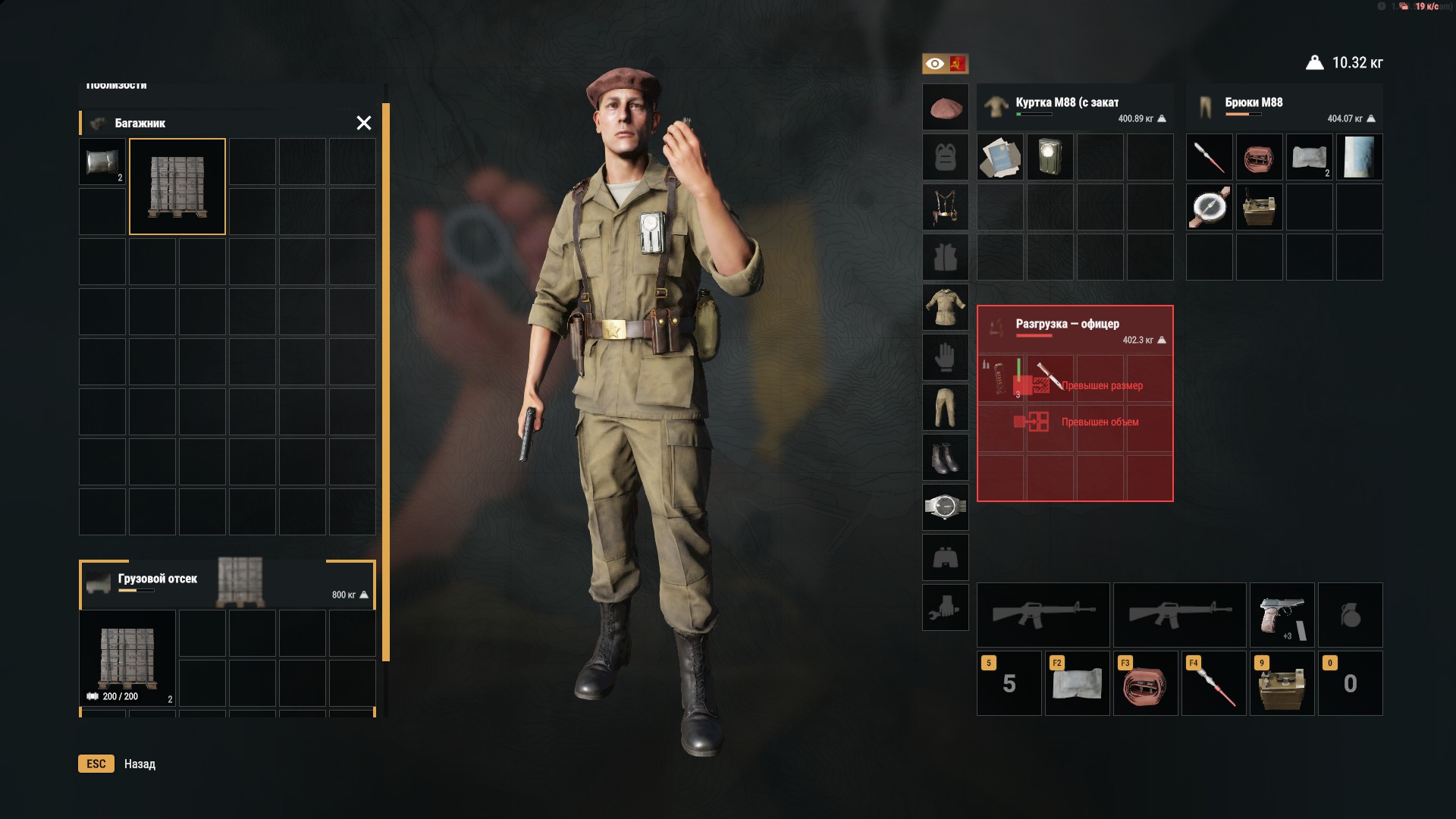
Task: Select the pistol weapon slot
Action: coord(1282,615)
